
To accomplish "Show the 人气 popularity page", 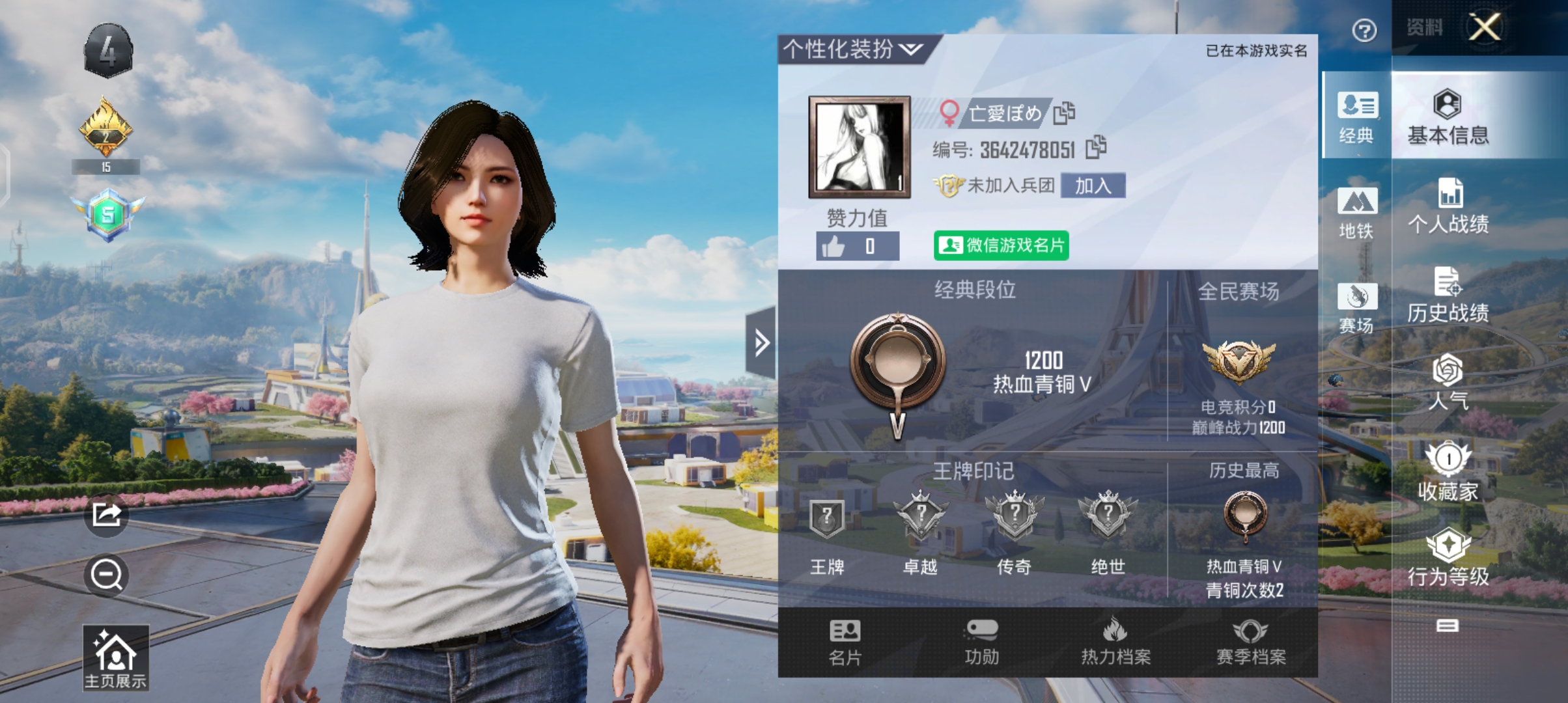I will pyautogui.click(x=1448, y=383).
